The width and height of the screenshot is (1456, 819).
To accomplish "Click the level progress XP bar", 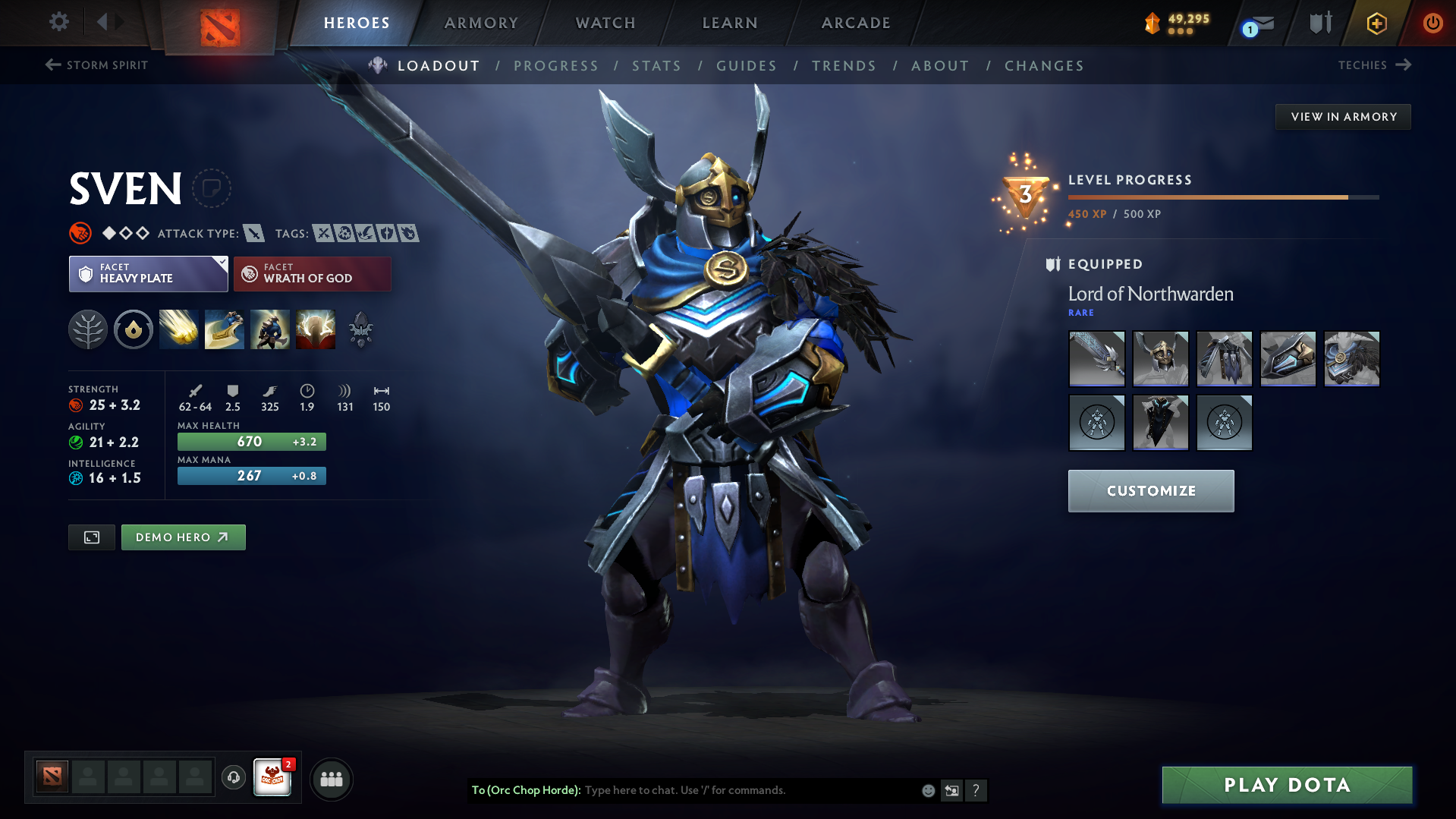I will point(1222,197).
